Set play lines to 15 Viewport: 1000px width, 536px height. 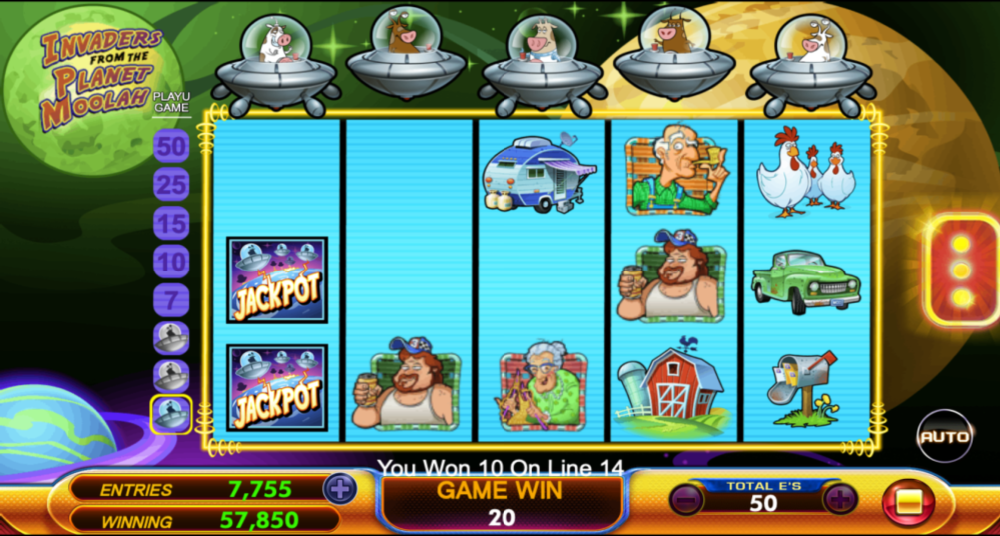[x=171, y=223]
